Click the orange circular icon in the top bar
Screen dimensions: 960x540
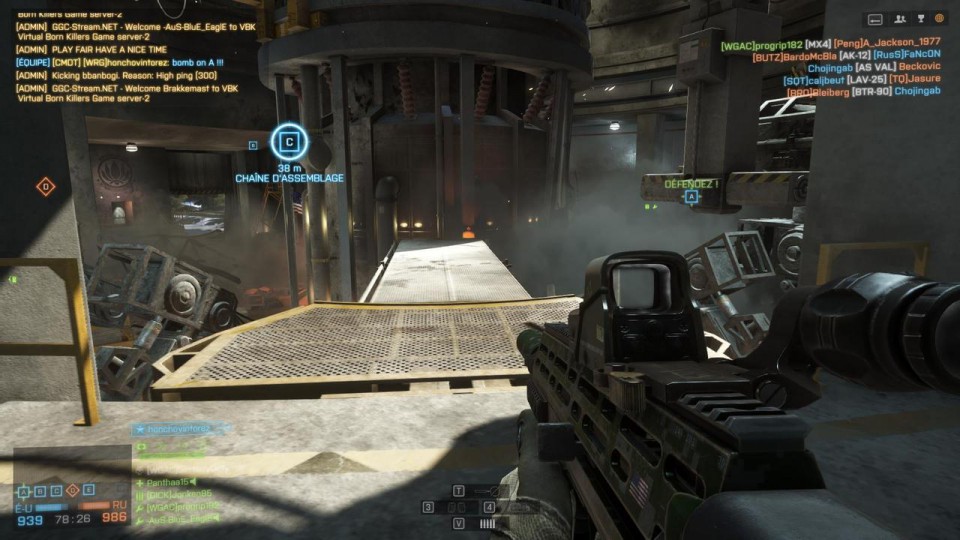[939, 18]
